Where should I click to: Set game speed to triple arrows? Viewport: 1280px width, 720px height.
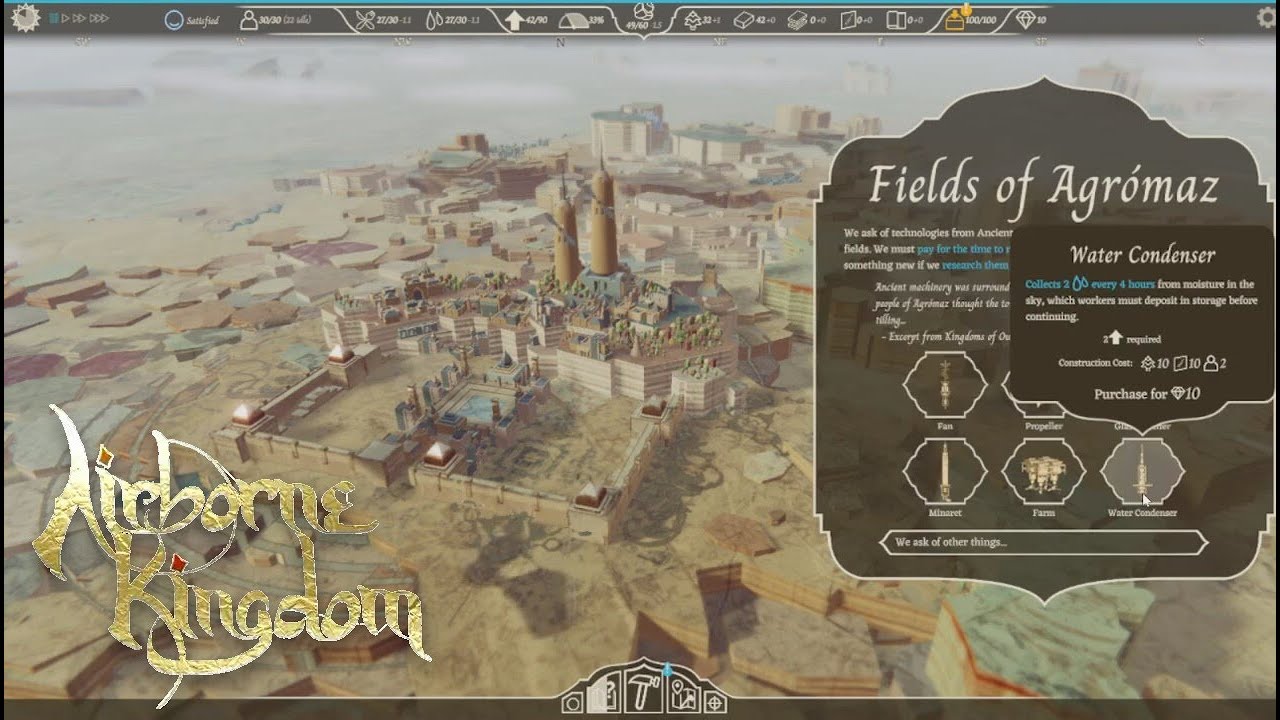point(99,19)
